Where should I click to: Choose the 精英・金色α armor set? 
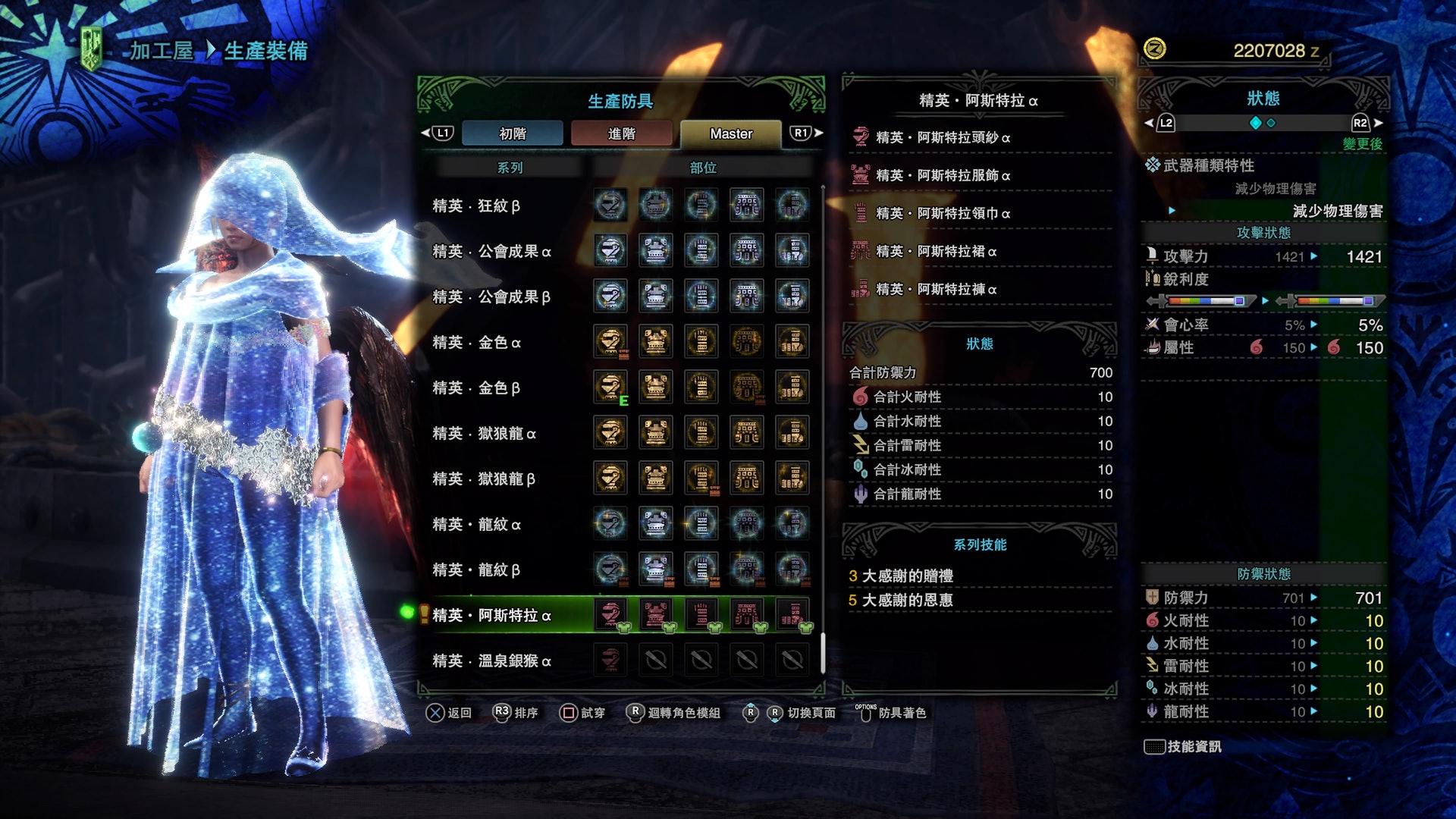tap(476, 342)
